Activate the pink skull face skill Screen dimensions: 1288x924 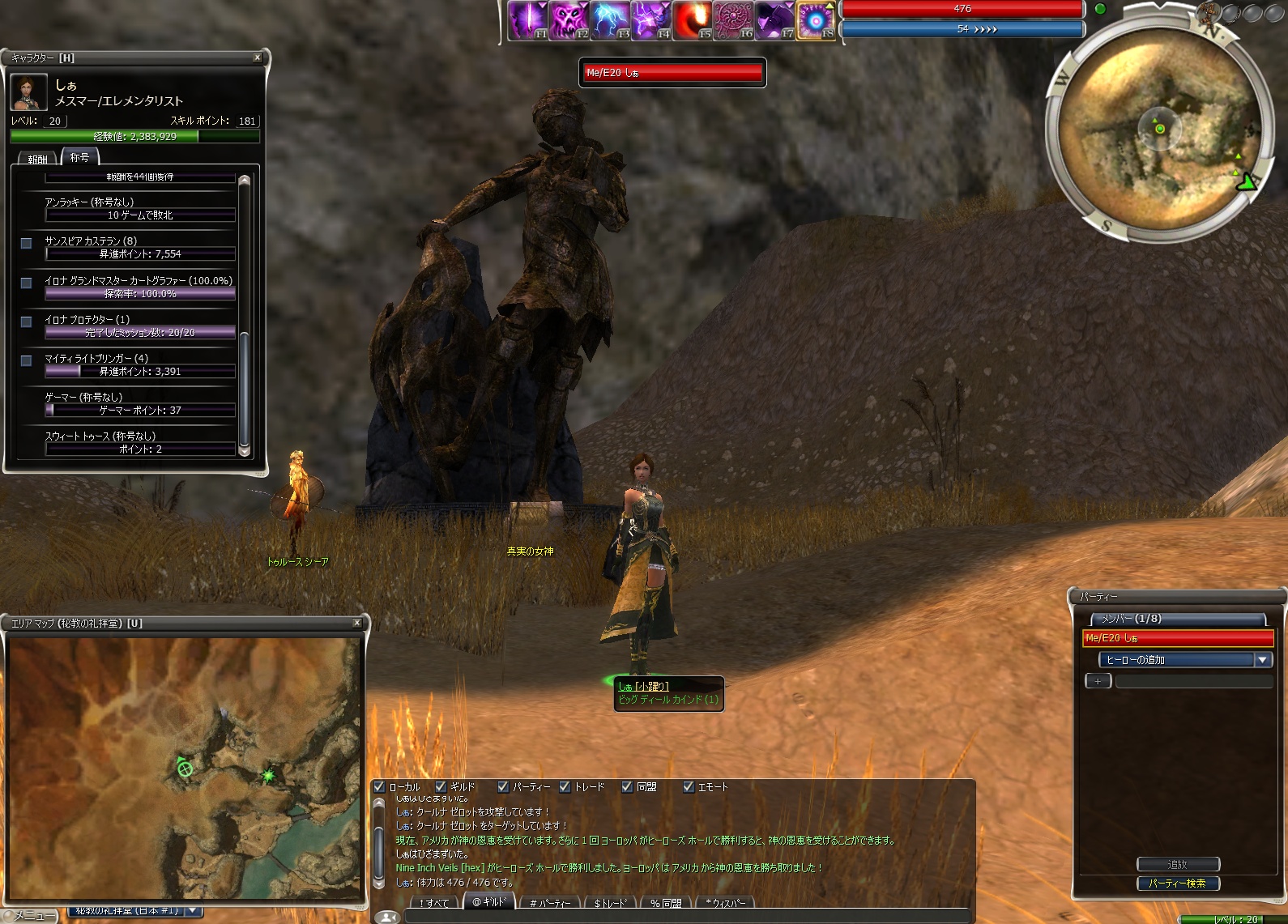coord(569,20)
